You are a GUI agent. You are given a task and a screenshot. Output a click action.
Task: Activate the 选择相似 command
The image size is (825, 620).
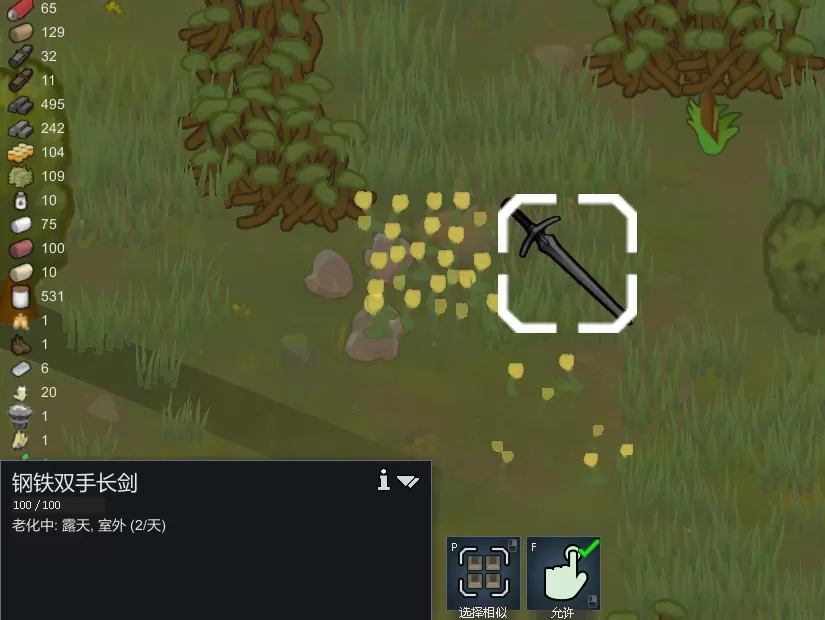pos(483,573)
